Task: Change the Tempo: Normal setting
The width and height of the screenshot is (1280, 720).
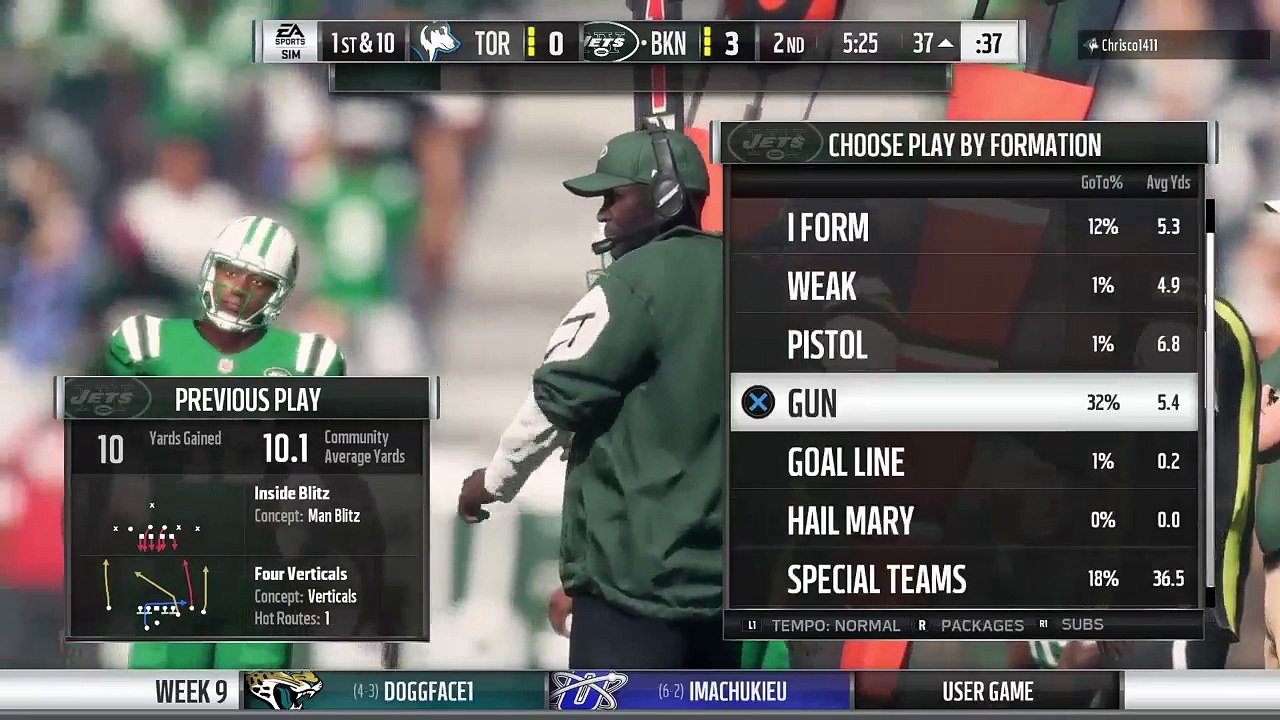Action: point(824,625)
